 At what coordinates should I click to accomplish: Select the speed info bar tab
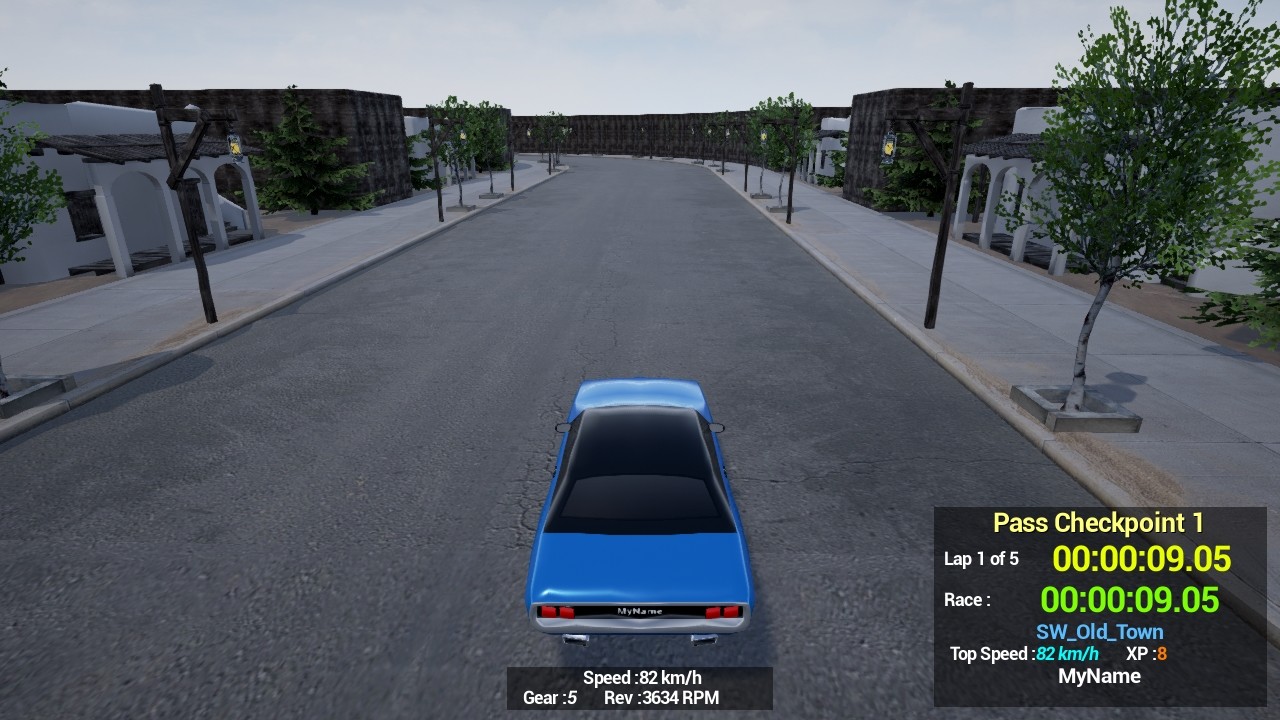pyautogui.click(x=639, y=688)
